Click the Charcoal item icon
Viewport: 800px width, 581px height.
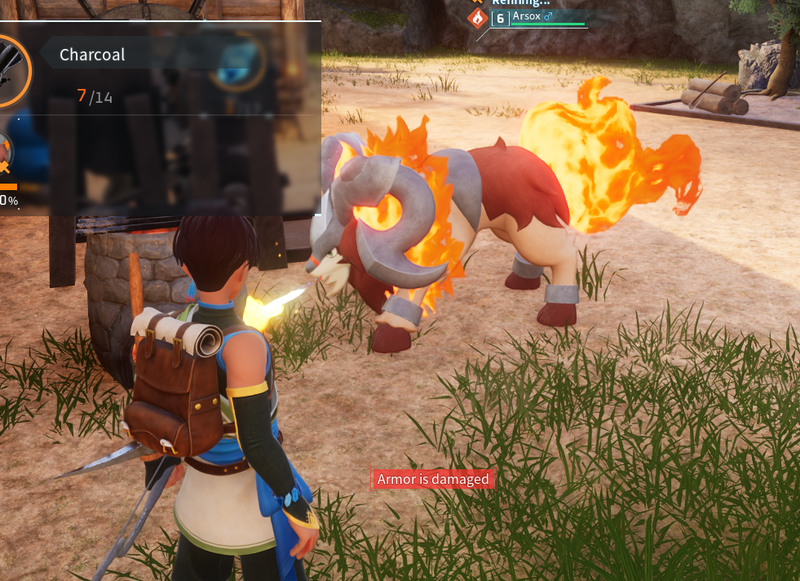(x=12, y=70)
